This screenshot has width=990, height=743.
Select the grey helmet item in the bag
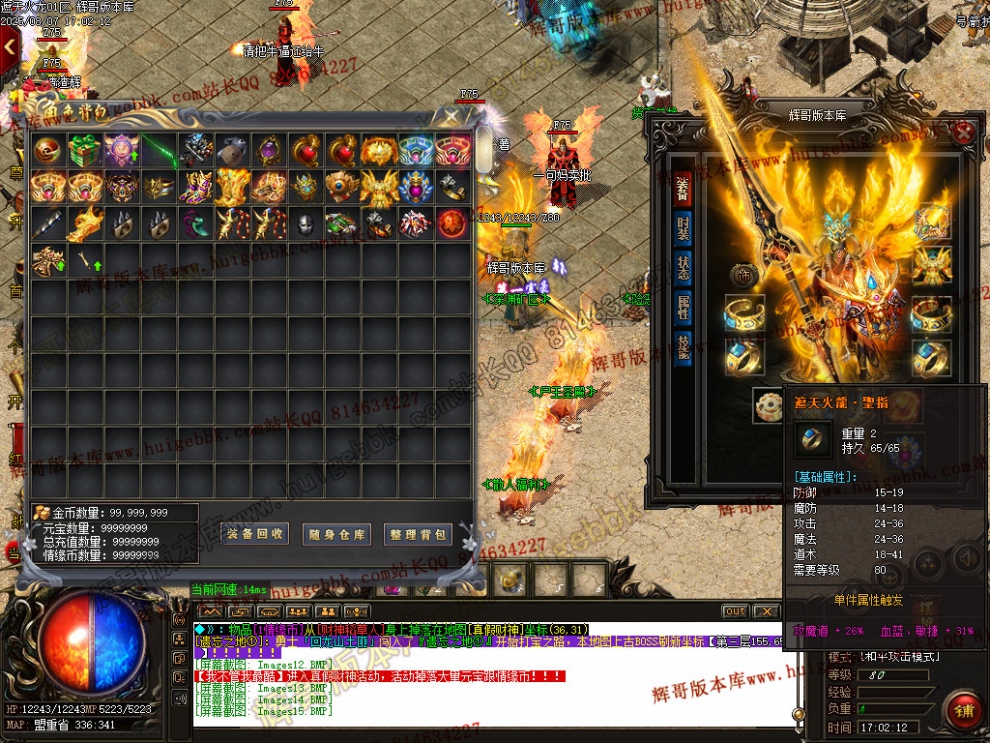306,223
